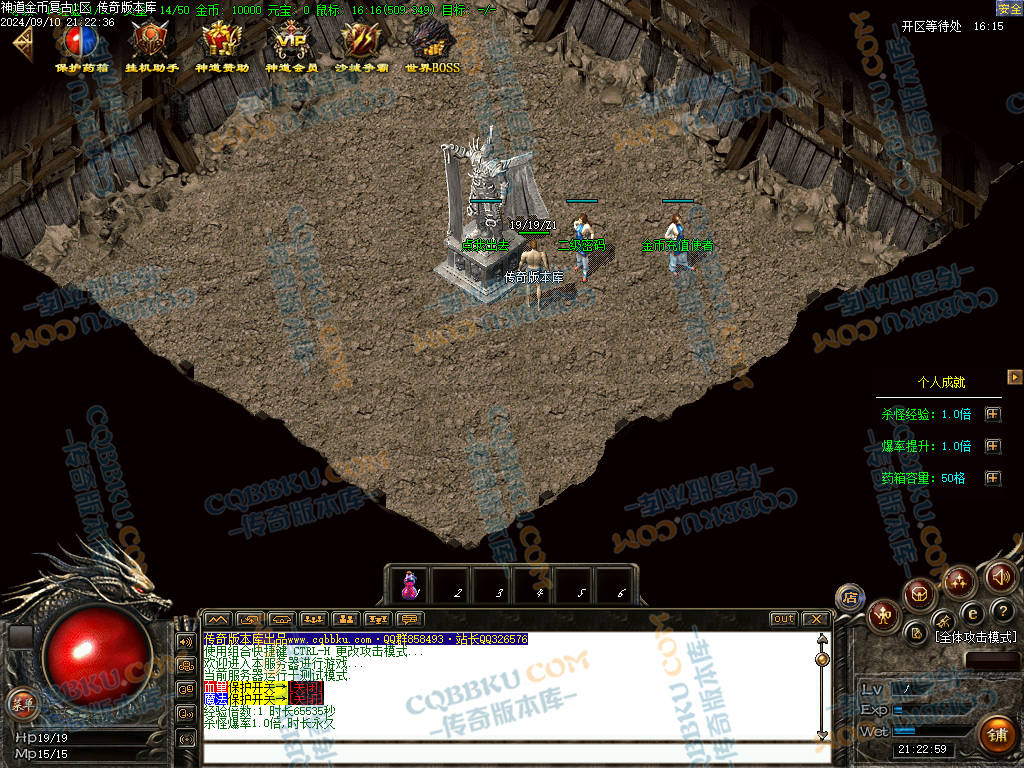Open the 沙城争霸 castle siege icon
This screenshot has height=768, width=1024.
[x=362, y=43]
